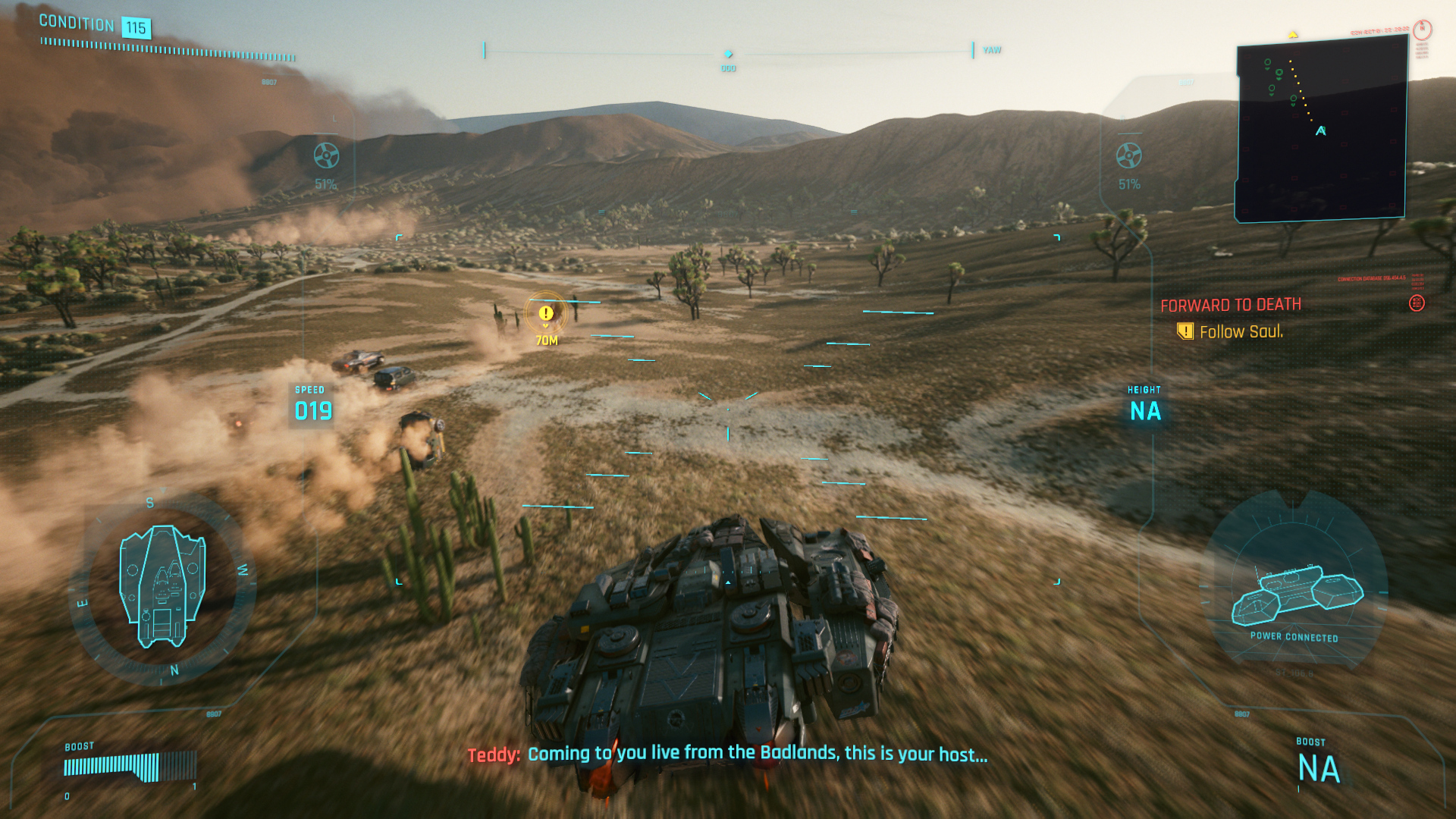The image size is (1456, 819).
Task: Select the Forward to Death quest tracker
Action: point(1230,305)
